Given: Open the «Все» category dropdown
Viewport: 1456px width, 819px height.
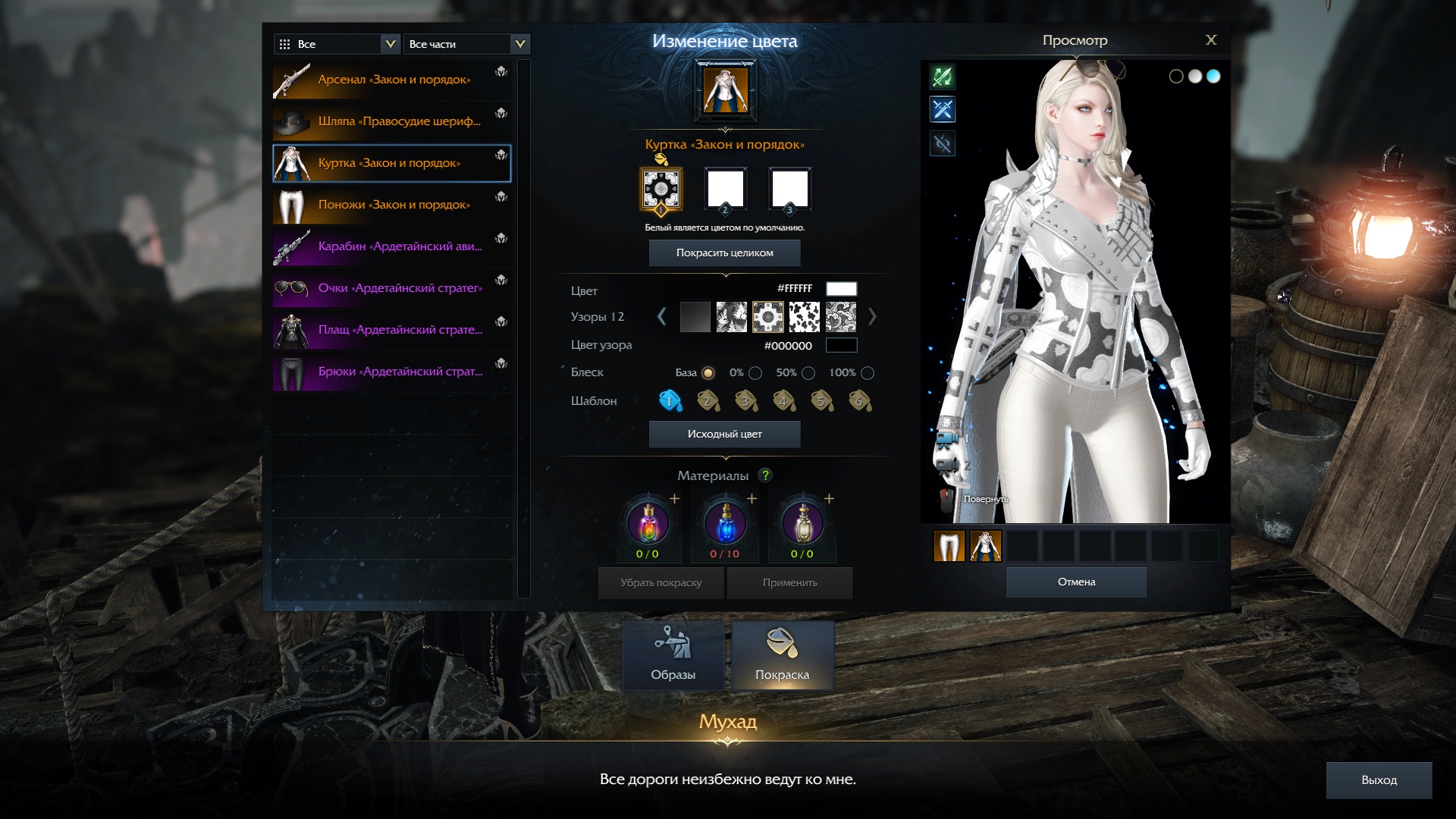Looking at the screenshot, I should click(337, 44).
